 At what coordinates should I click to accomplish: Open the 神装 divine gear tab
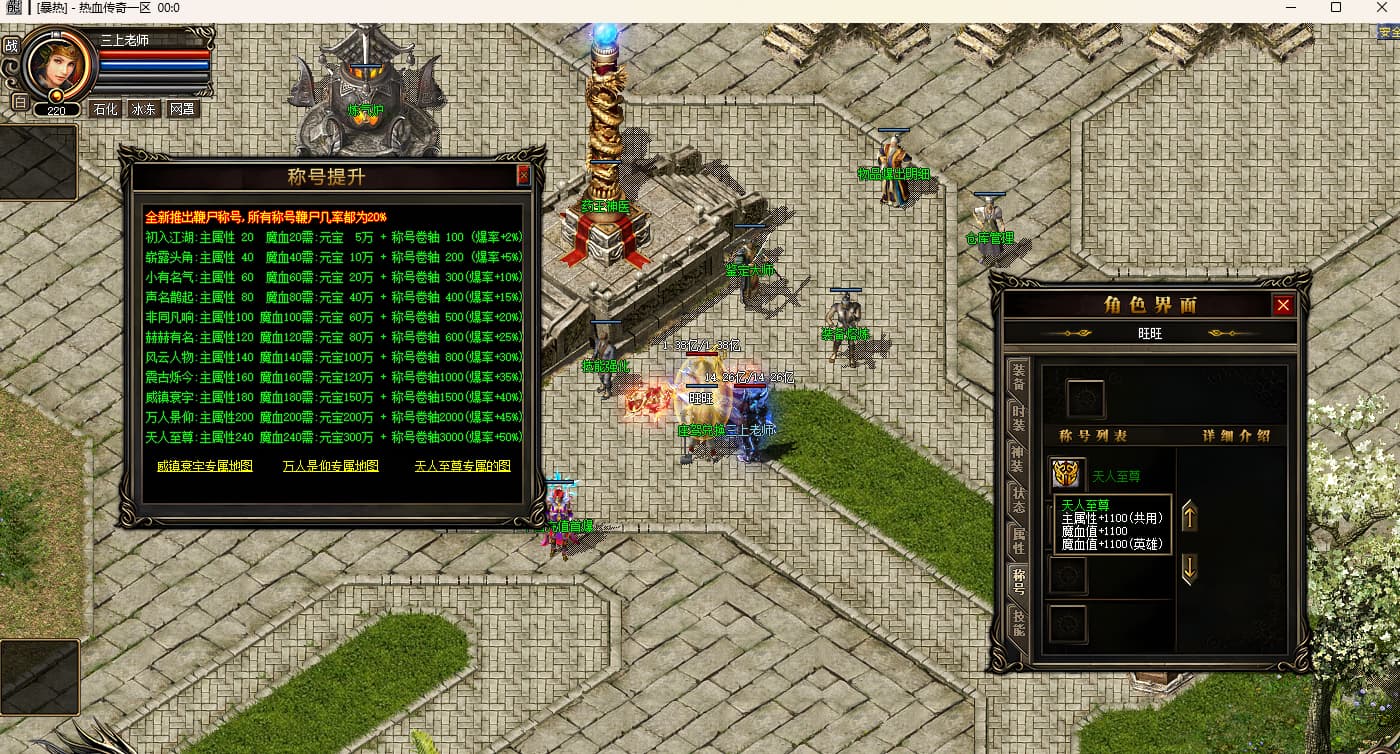coord(1018,459)
